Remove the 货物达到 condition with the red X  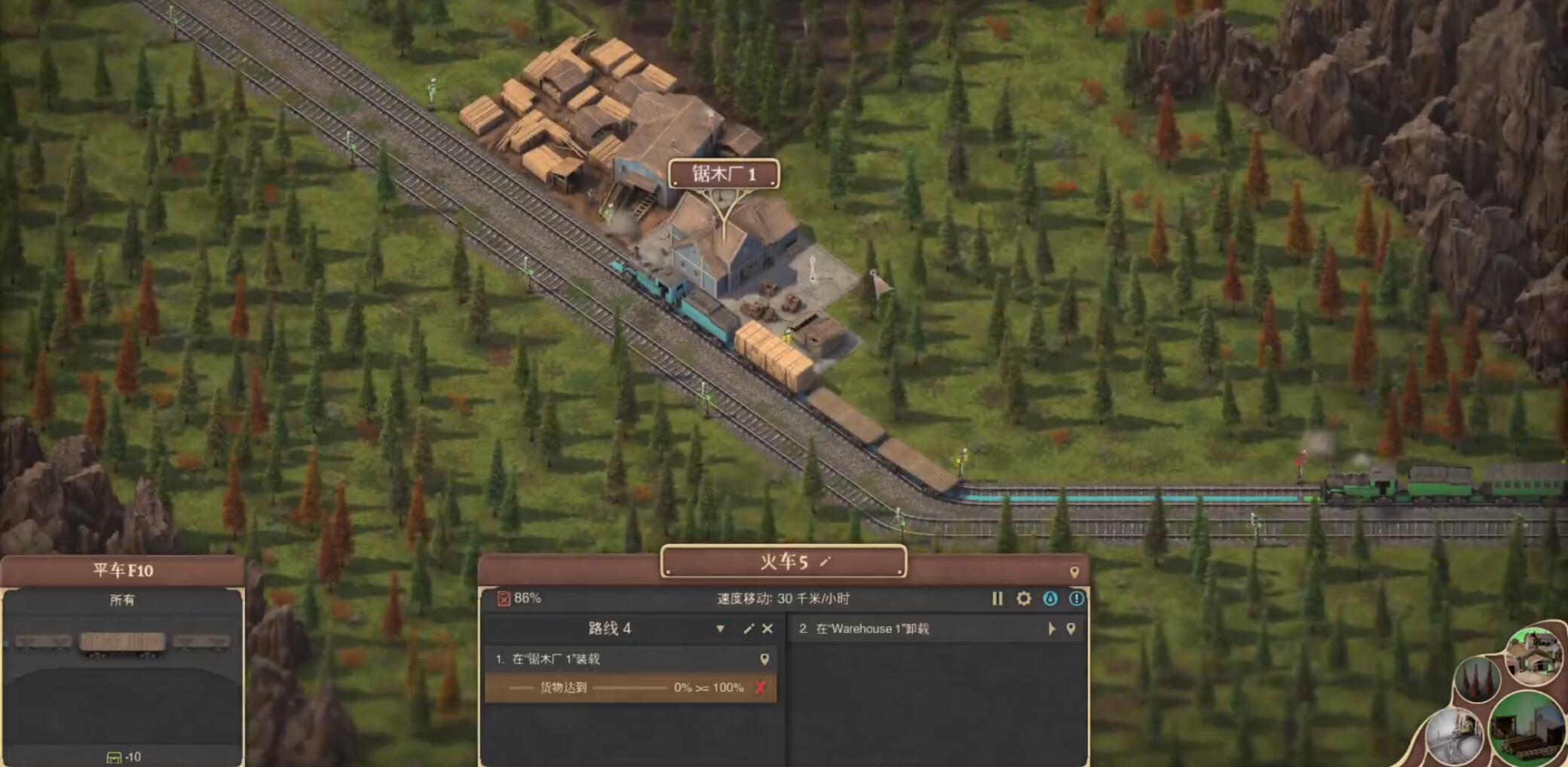point(760,687)
